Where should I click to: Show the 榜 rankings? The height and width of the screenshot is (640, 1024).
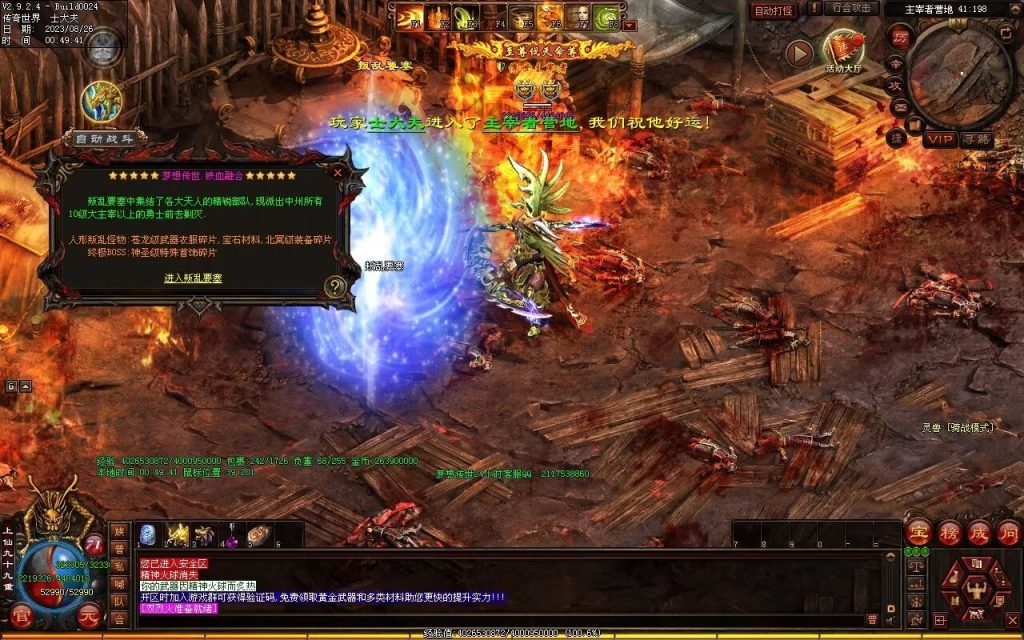point(948,533)
